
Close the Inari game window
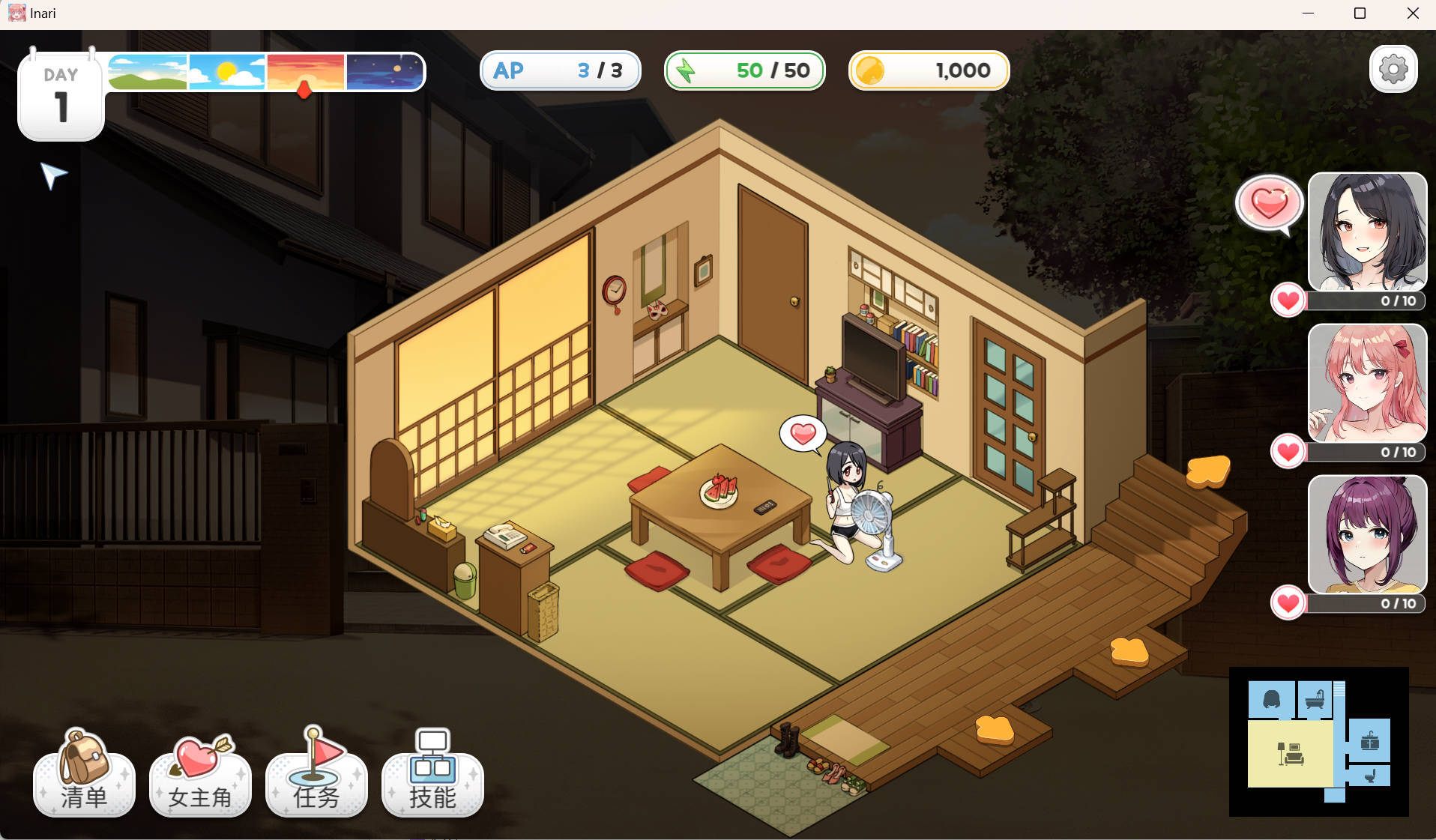[1412, 13]
